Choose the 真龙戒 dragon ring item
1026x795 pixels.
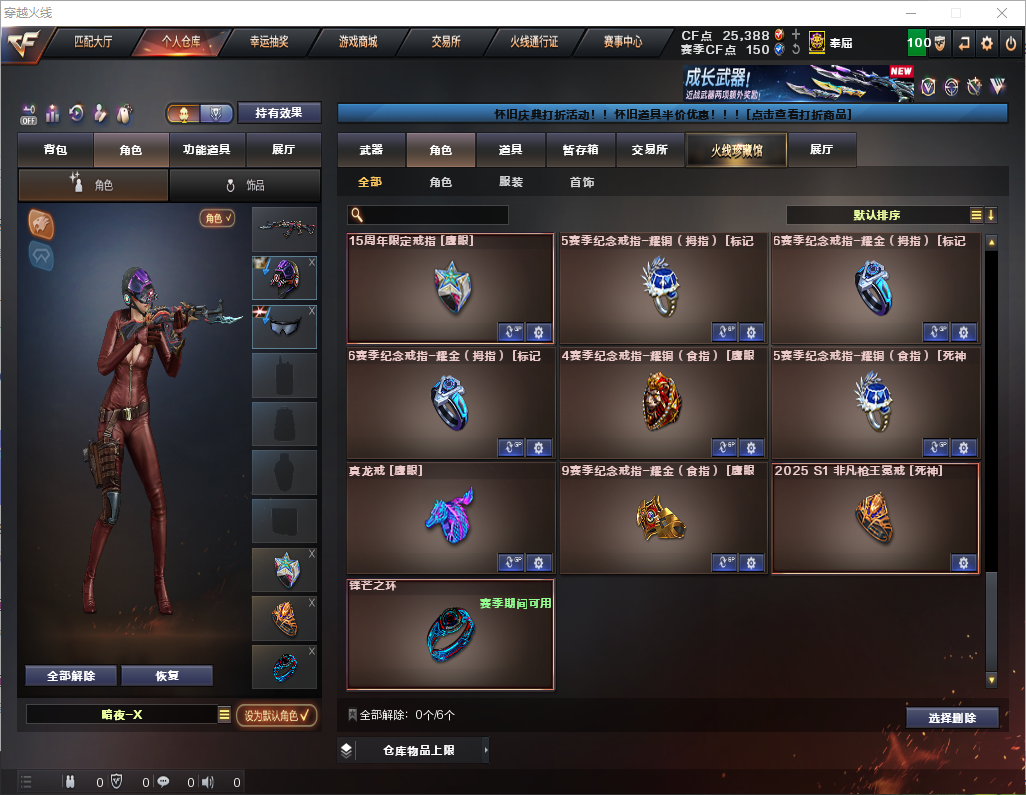coord(450,518)
